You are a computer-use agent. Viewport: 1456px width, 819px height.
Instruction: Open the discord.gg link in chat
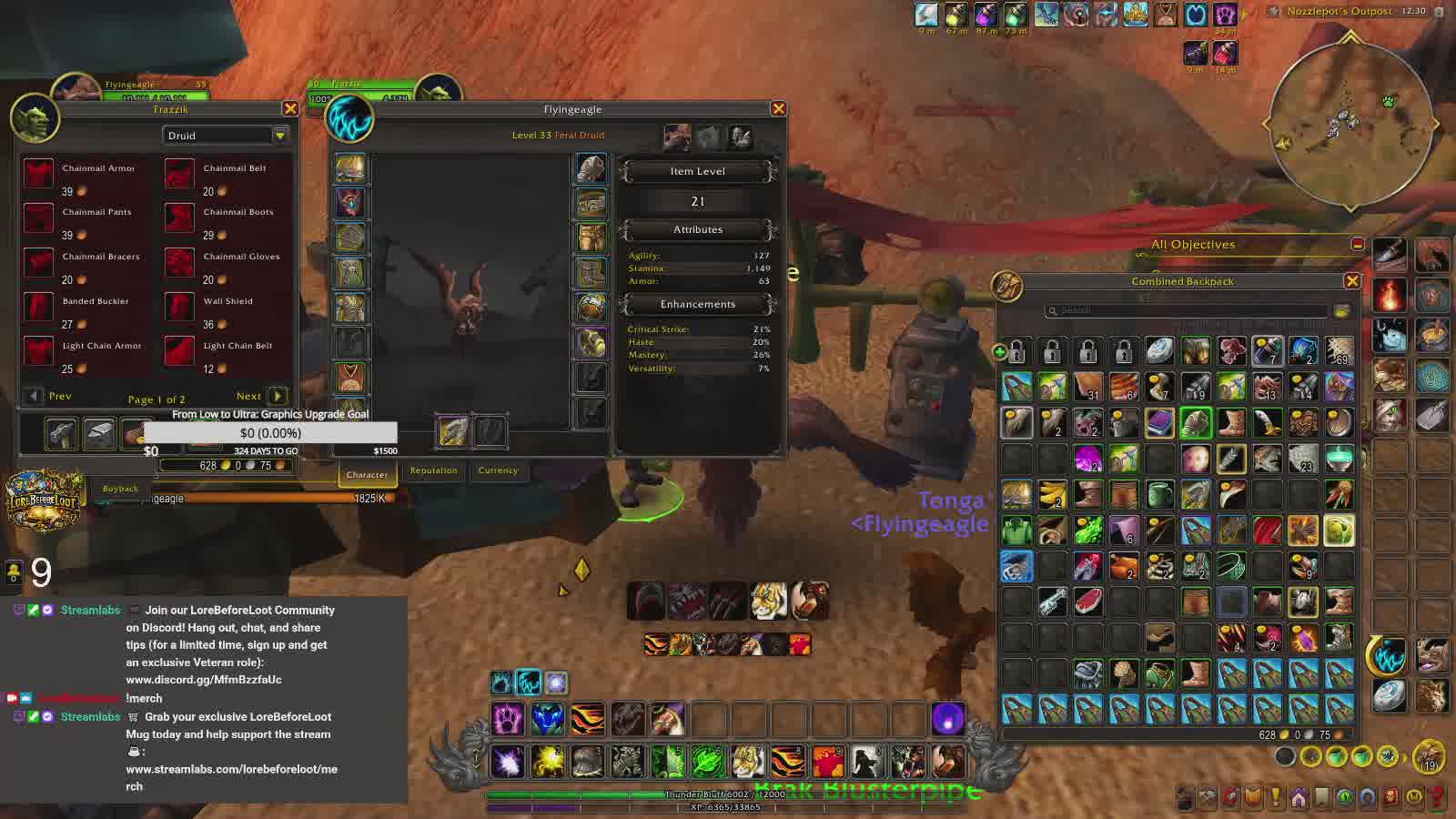[x=204, y=680]
